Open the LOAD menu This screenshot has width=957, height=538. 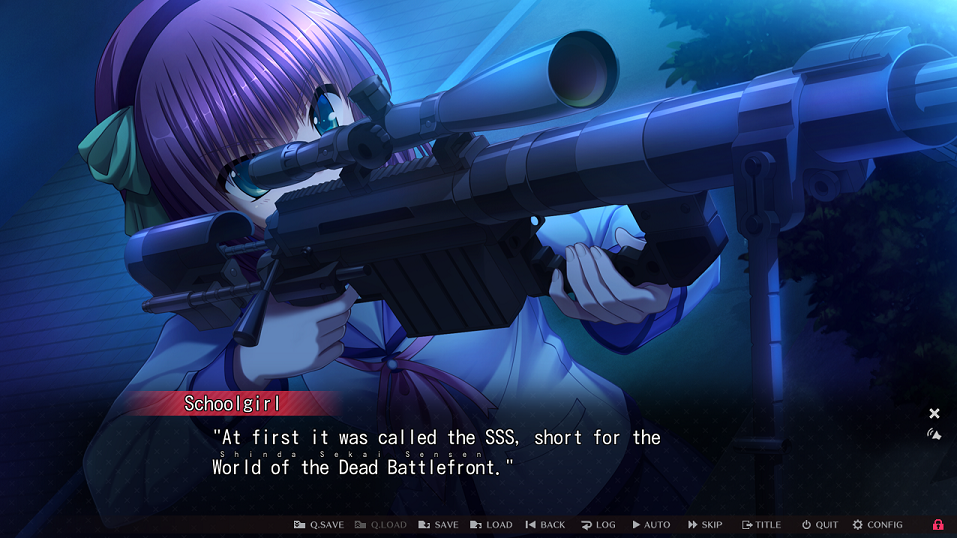[x=491, y=525]
